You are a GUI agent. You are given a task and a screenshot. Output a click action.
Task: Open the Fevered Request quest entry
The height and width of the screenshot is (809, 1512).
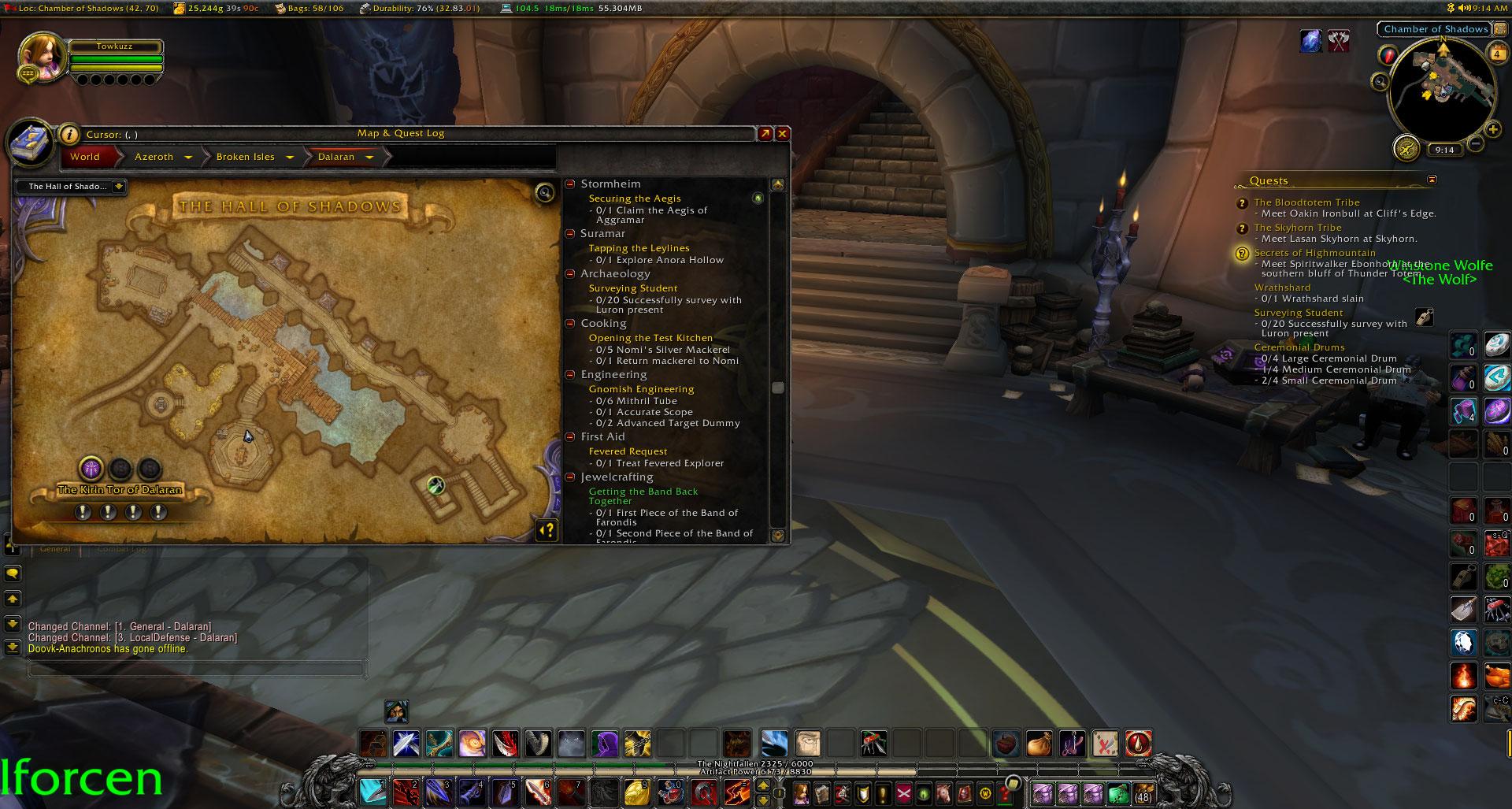628,451
